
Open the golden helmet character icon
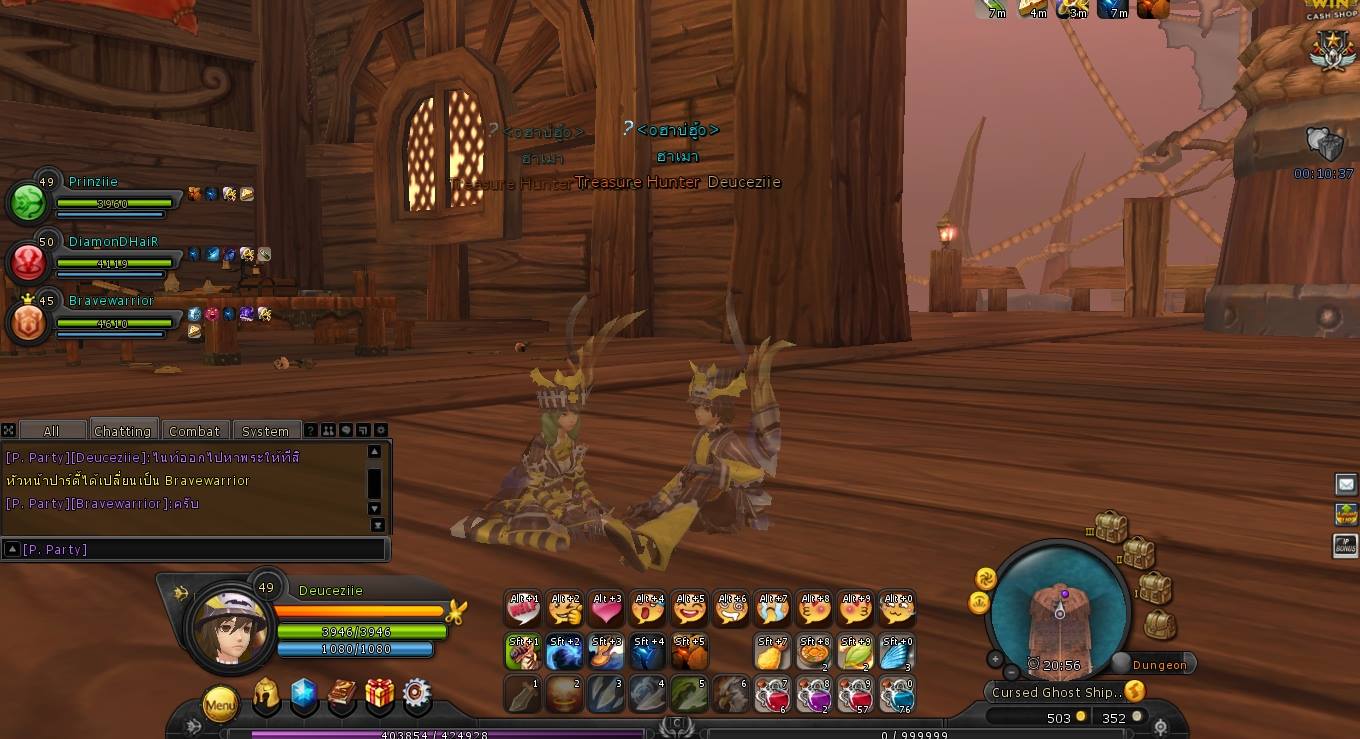(266, 697)
